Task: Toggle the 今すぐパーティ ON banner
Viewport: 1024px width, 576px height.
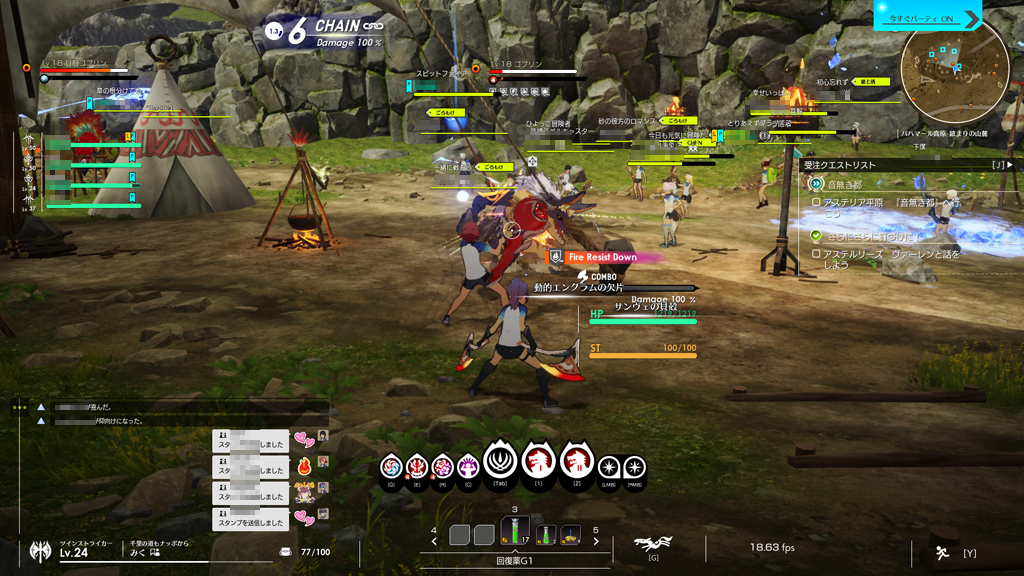Action: tap(927, 19)
